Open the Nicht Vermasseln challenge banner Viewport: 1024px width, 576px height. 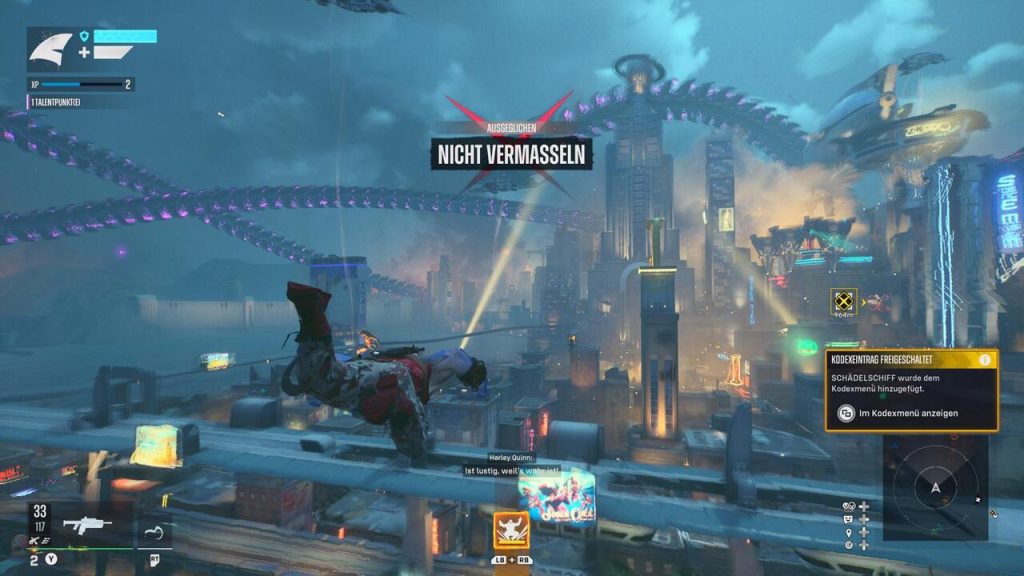(511, 153)
